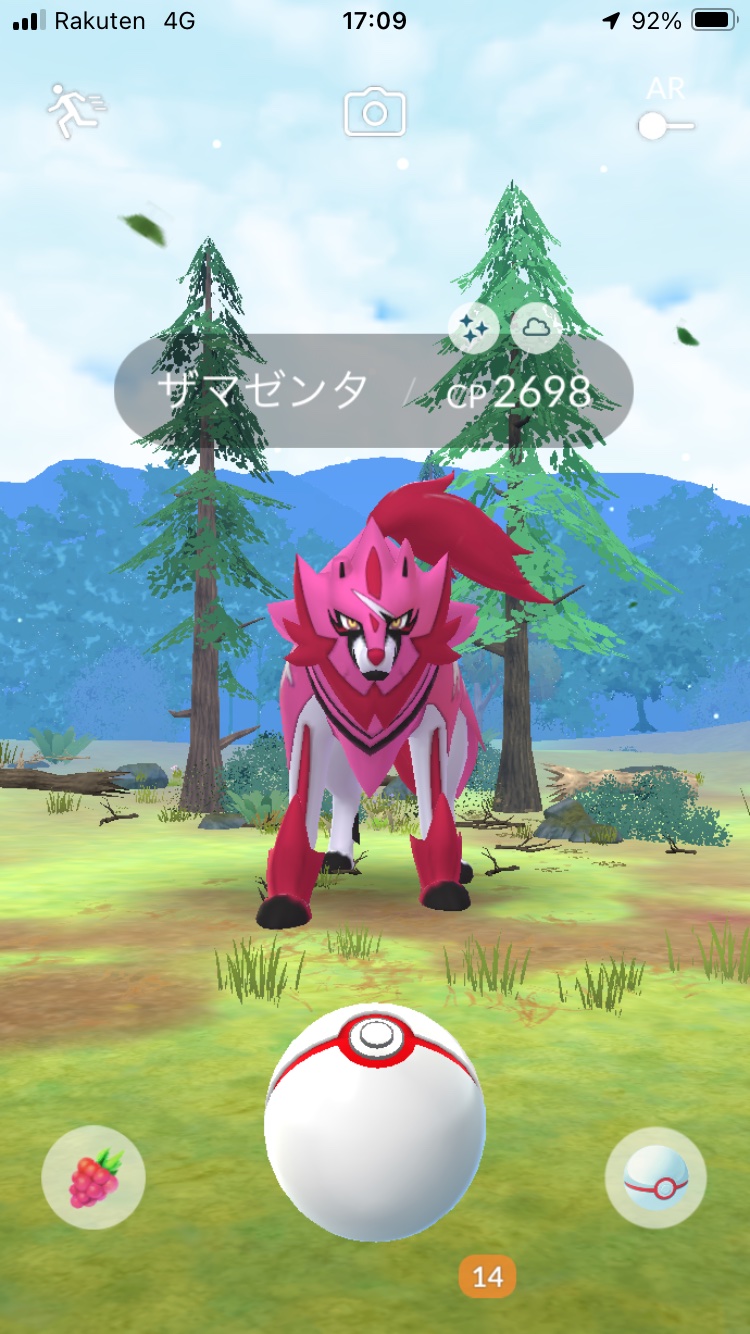Tap the cloudy weather boost icon
The image size is (750, 1334).
click(536, 327)
